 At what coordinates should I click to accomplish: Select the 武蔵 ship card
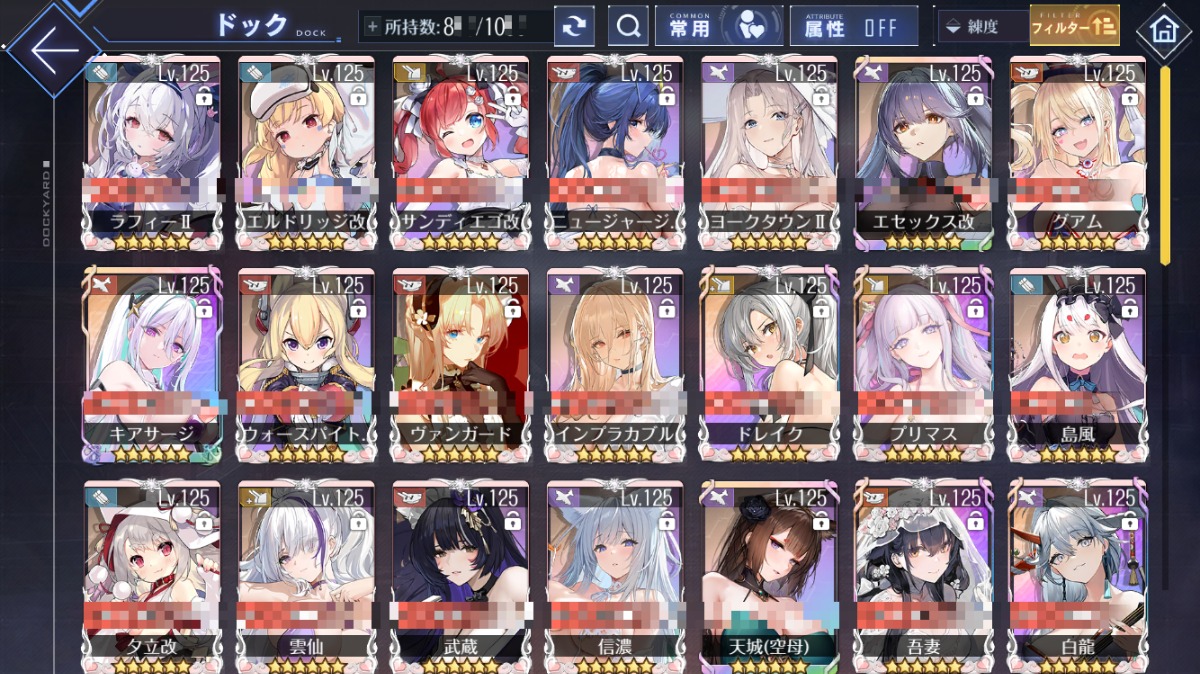click(x=460, y=574)
